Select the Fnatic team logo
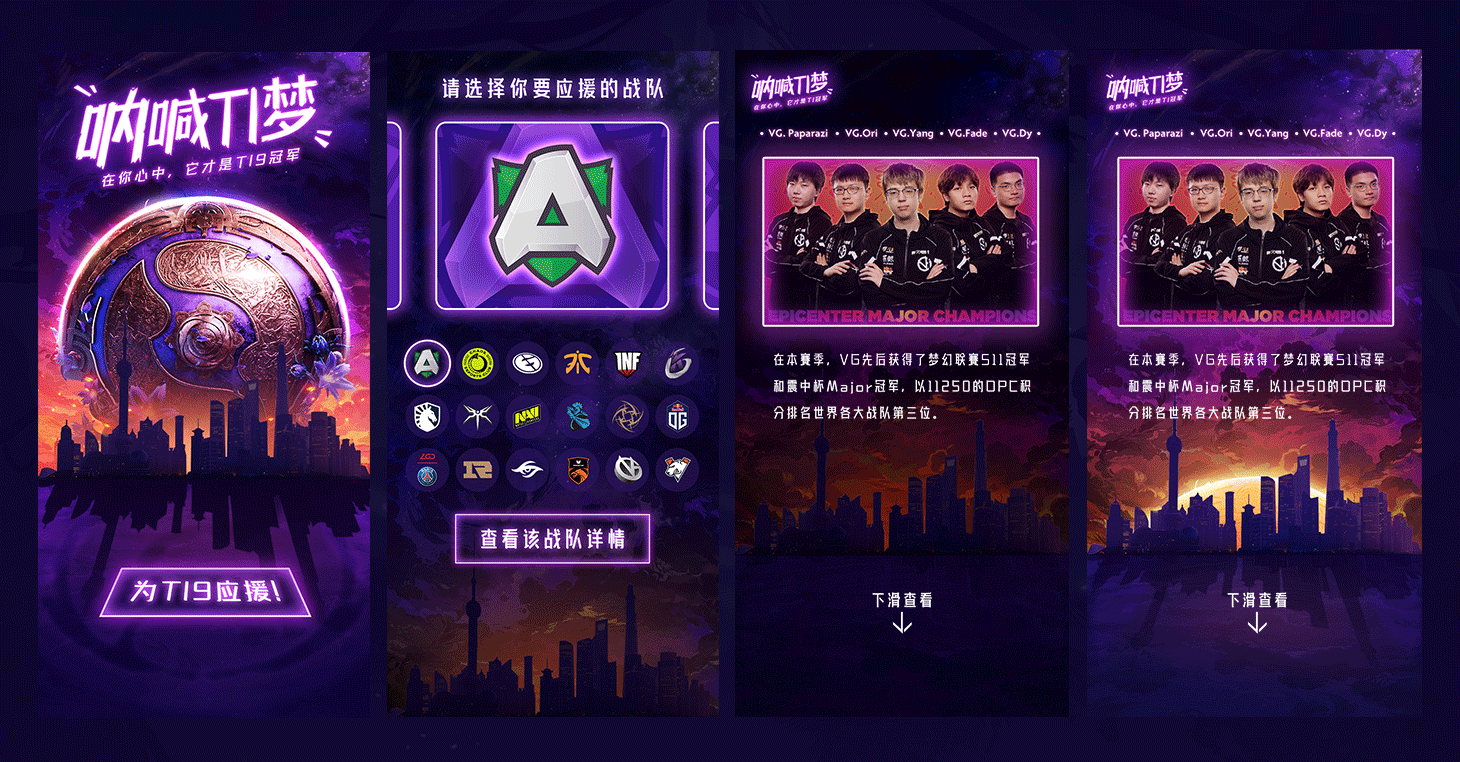Image resolution: width=1460 pixels, height=762 pixels. point(577,363)
